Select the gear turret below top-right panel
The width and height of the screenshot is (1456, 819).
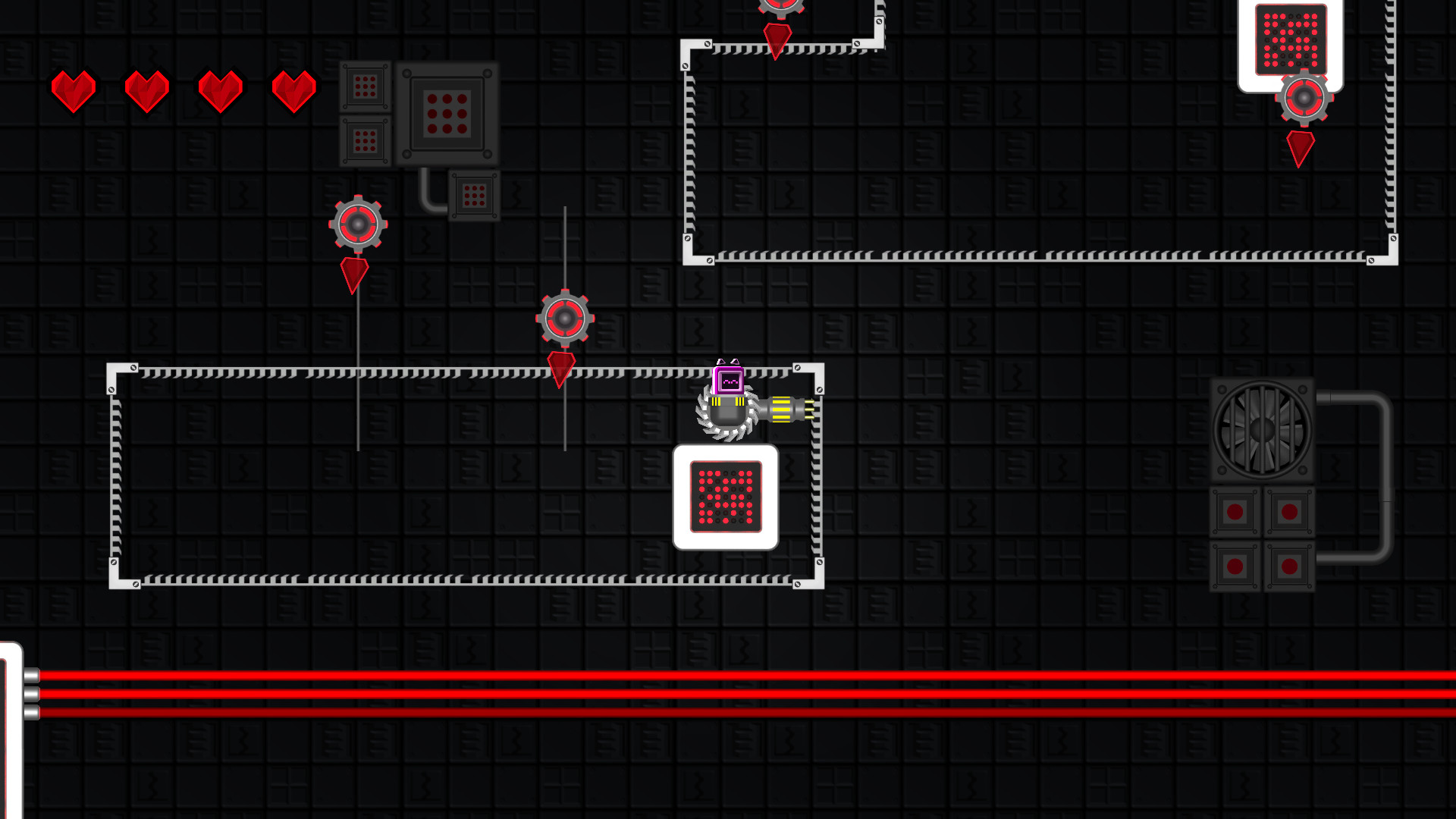click(x=1304, y=96)
